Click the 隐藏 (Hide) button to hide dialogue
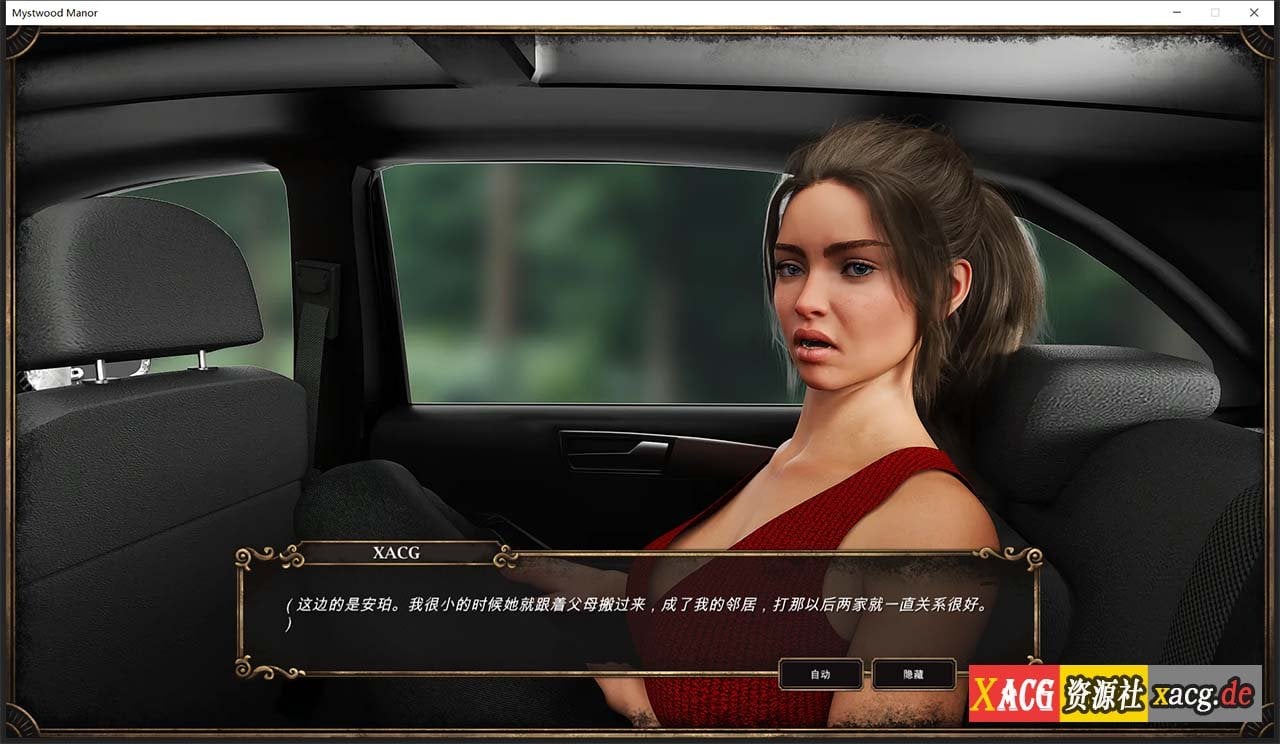This screenshot has height=744, width=1280. [913, 673]
